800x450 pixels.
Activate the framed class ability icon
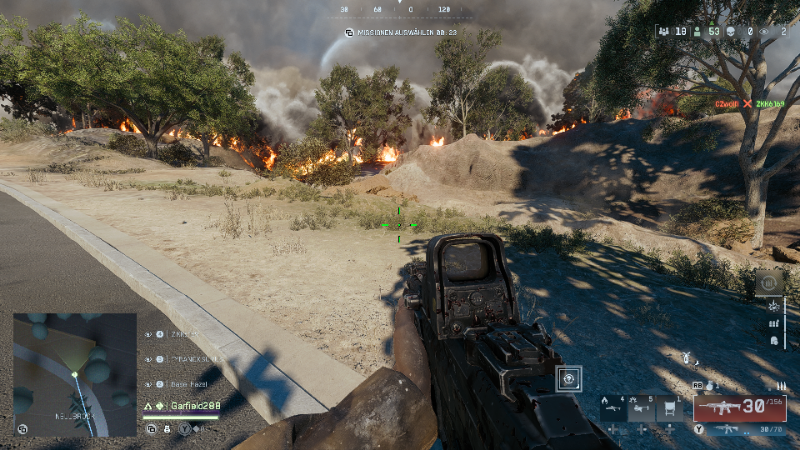(x=569, y=379)
